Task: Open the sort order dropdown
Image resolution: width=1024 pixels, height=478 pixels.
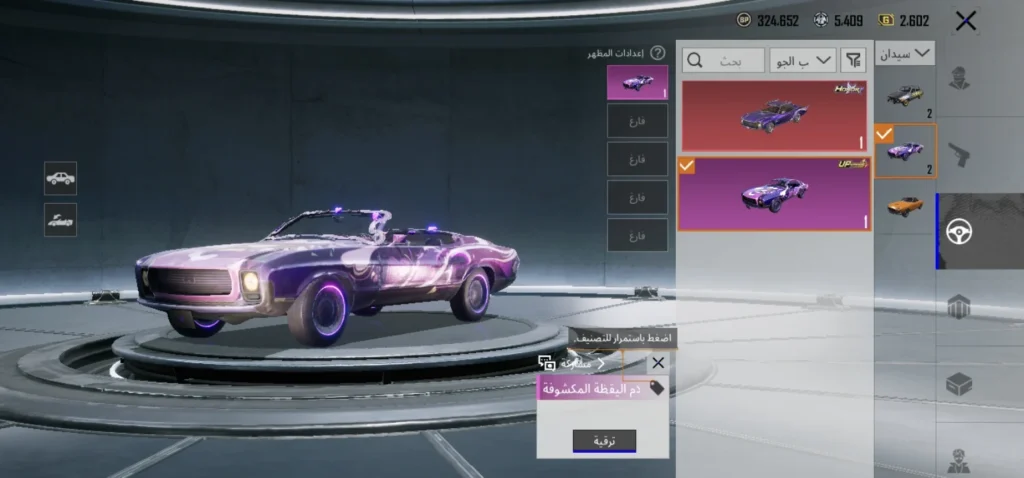Action: pyautogui.click(x=803, y=60)
